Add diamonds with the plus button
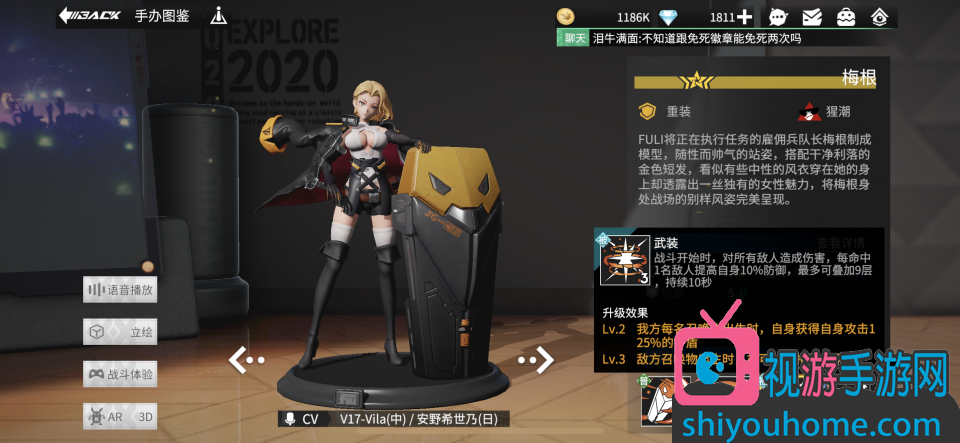This screenshot has width=960, height=443. pyautogui.click(x=744, y=17)
